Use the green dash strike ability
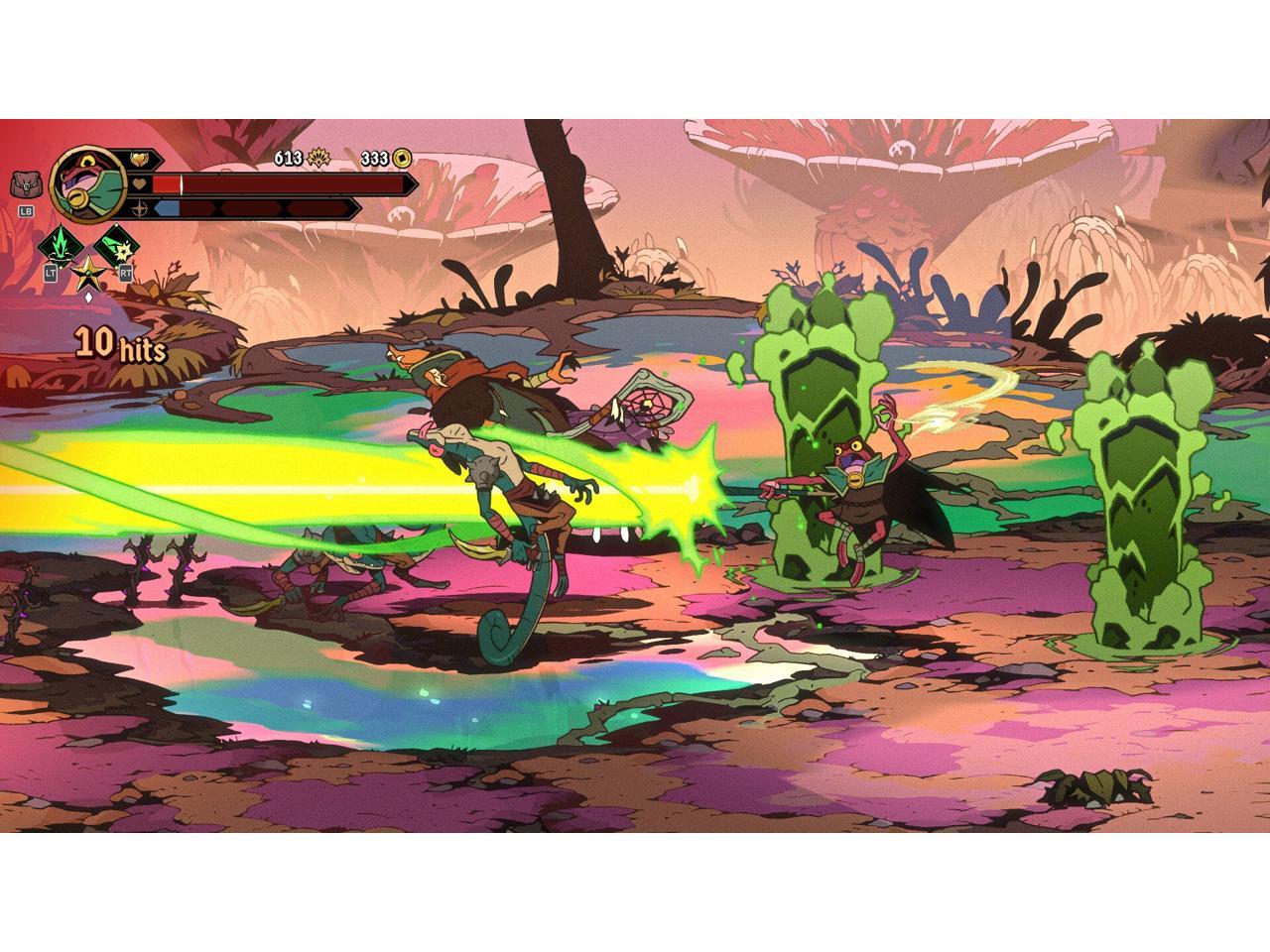This screenshot has height=952, width=1270. [x=117, y=244]
